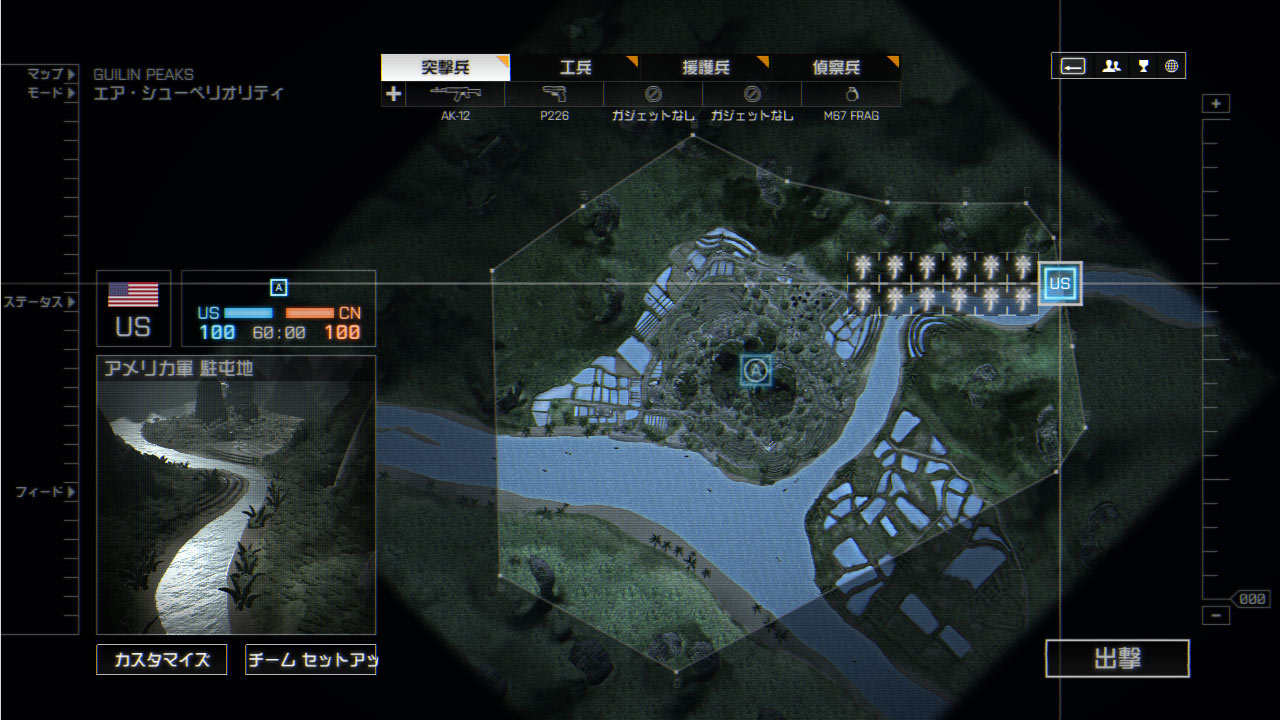1280x720 pixels.
Task: Select the 工兵 engineer class tab
Action: pyautogui.click(x=575, y=68)
